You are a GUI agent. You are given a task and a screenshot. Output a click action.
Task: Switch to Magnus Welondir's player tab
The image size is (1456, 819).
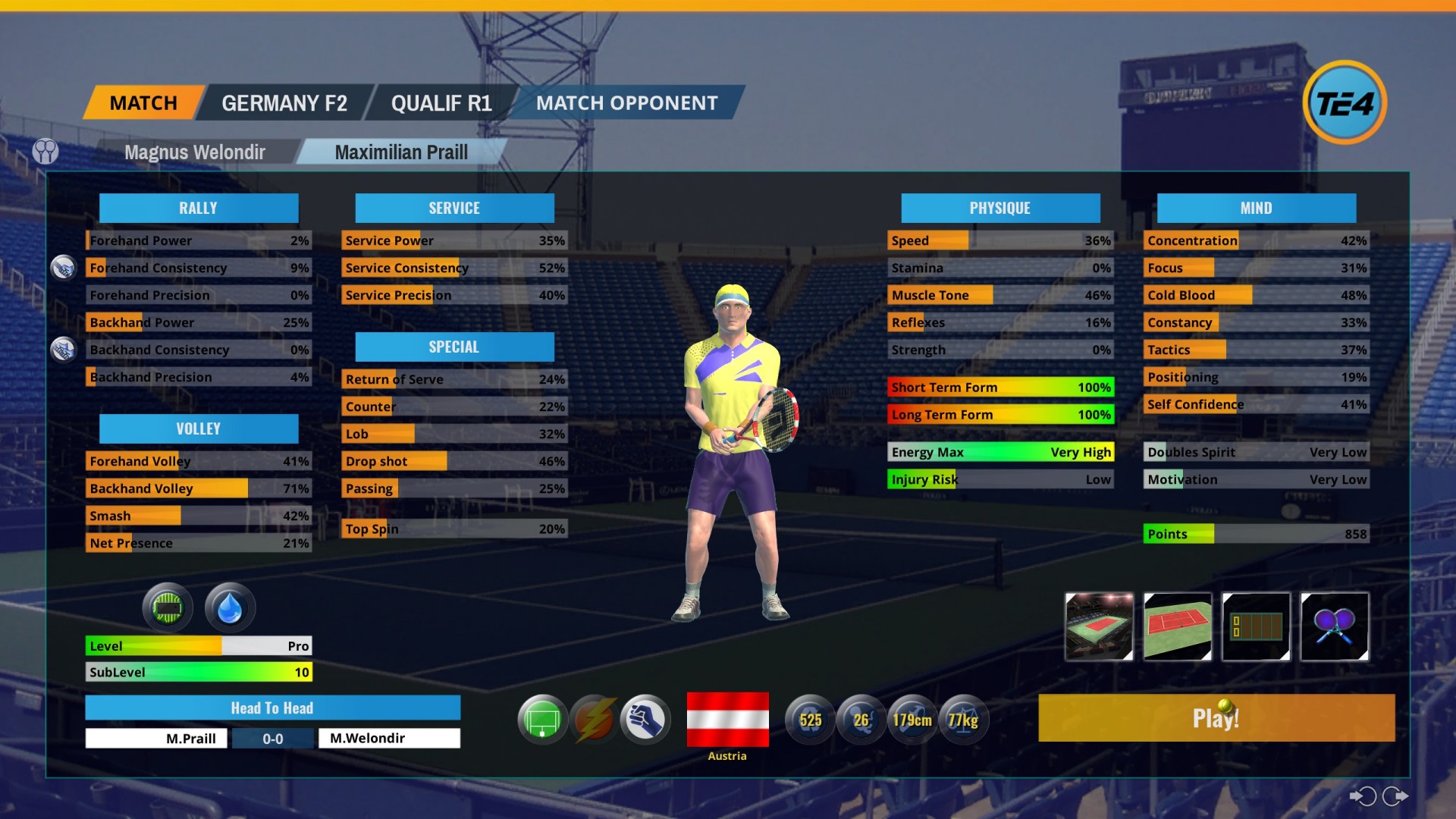(195, 152)
